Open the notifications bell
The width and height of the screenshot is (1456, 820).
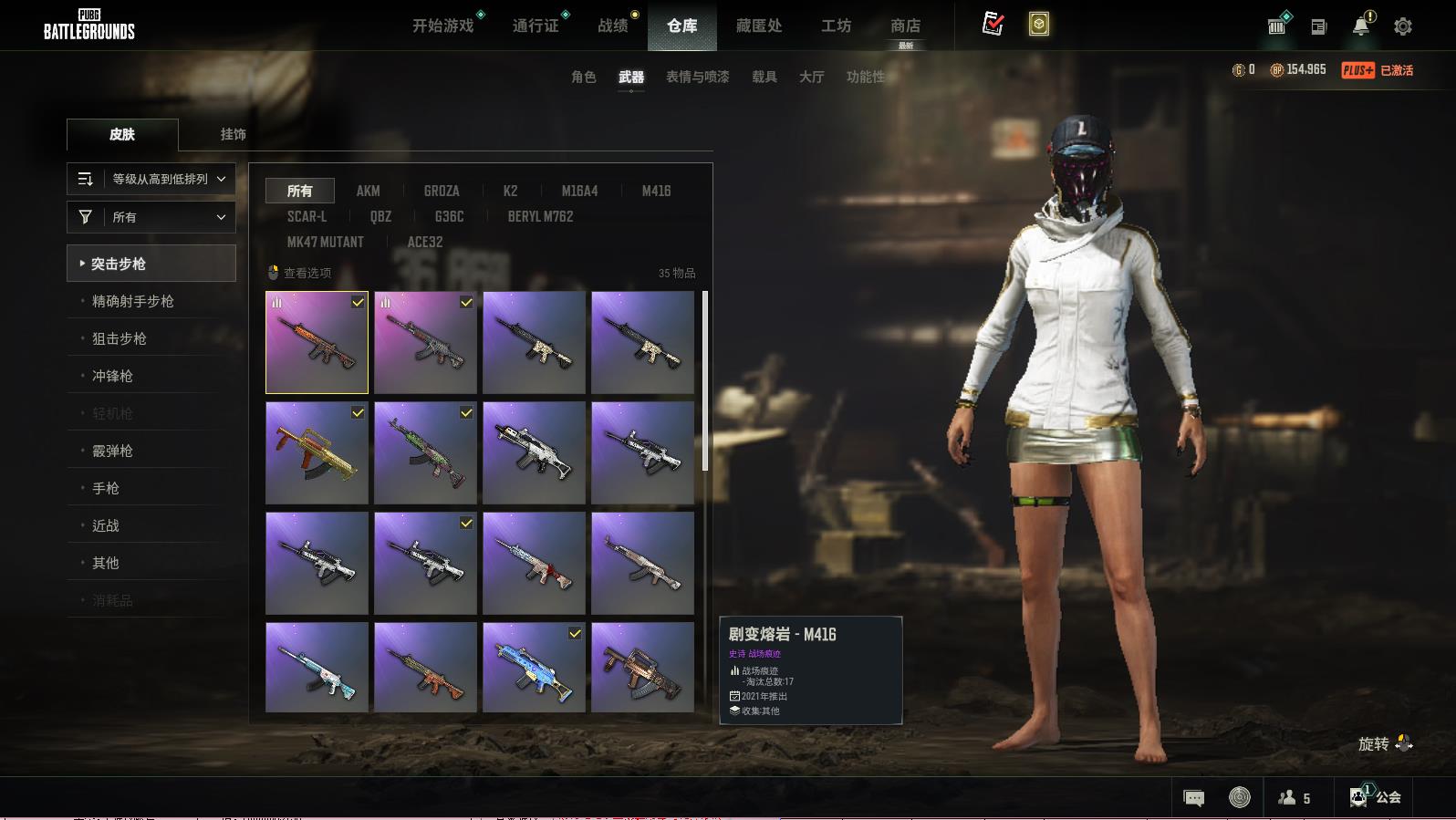pos(1361,26)
